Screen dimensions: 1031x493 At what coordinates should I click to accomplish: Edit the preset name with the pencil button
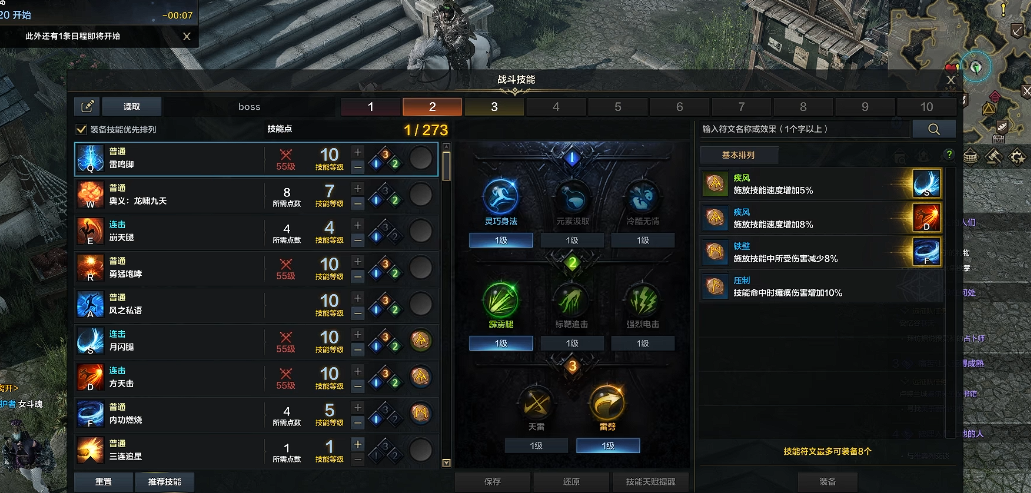pos(87,106)
